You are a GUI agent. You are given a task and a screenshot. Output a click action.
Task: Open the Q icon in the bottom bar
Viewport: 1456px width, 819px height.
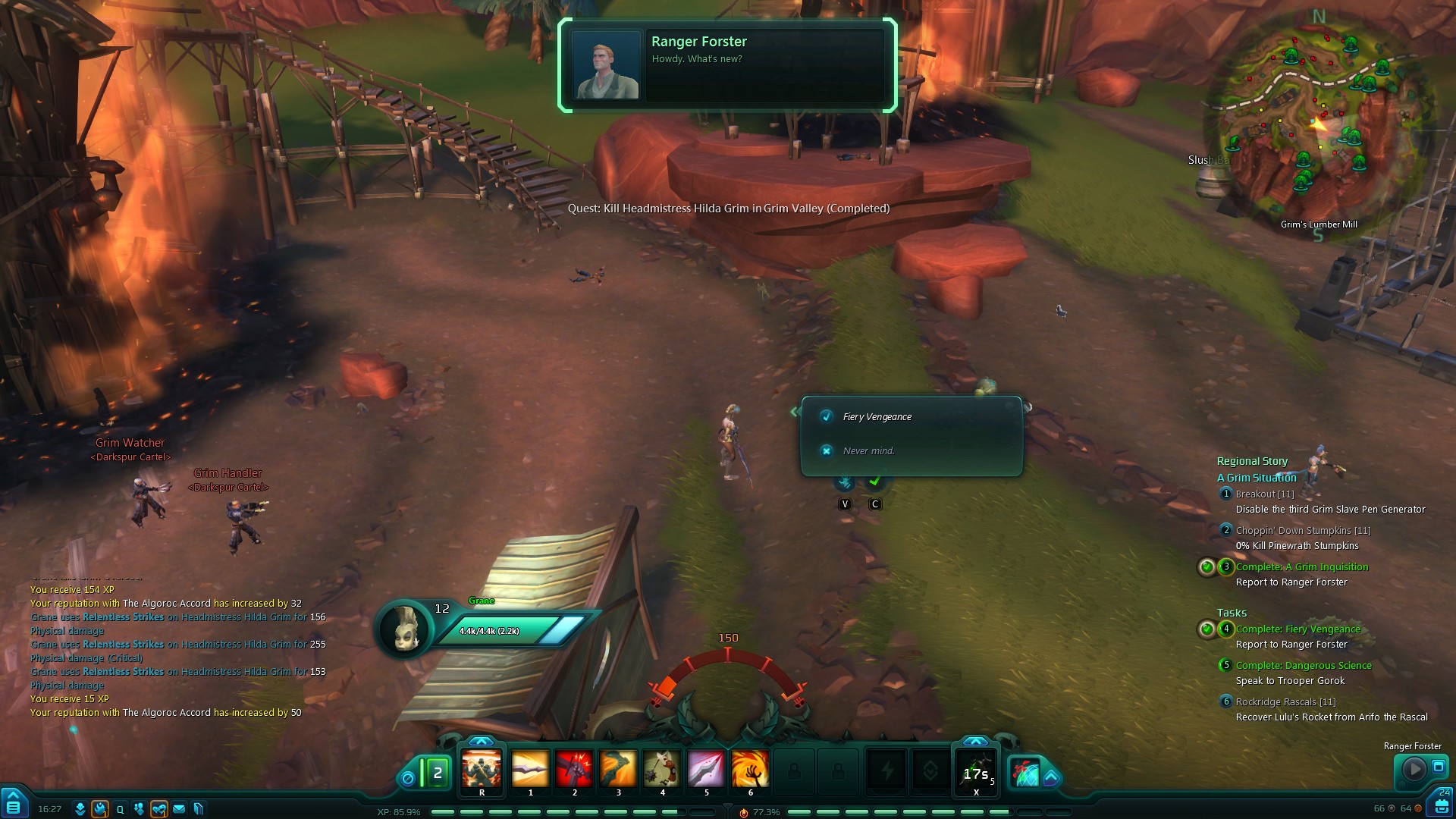[x=120, y=809]
